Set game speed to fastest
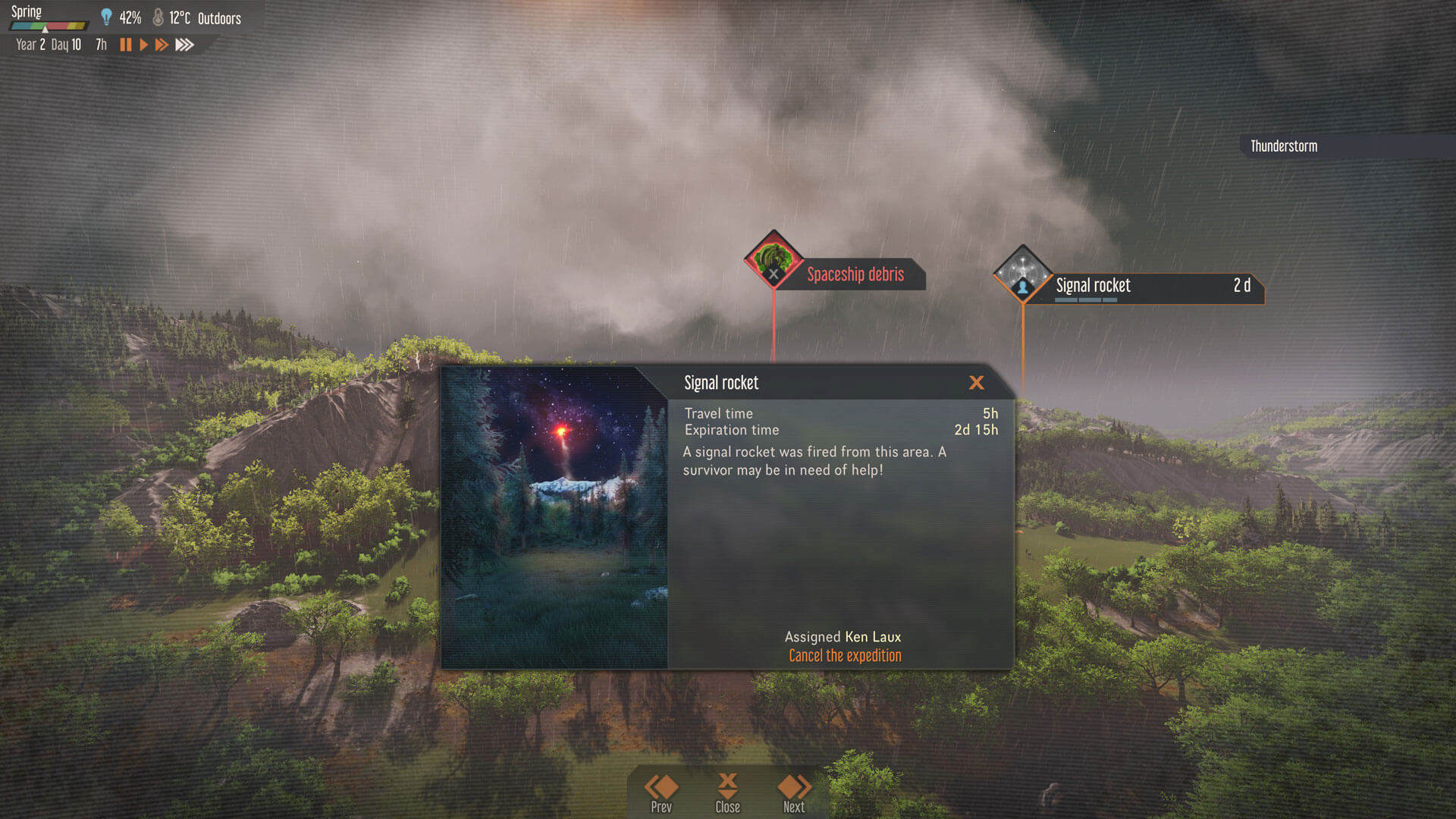 click(184, 45)
